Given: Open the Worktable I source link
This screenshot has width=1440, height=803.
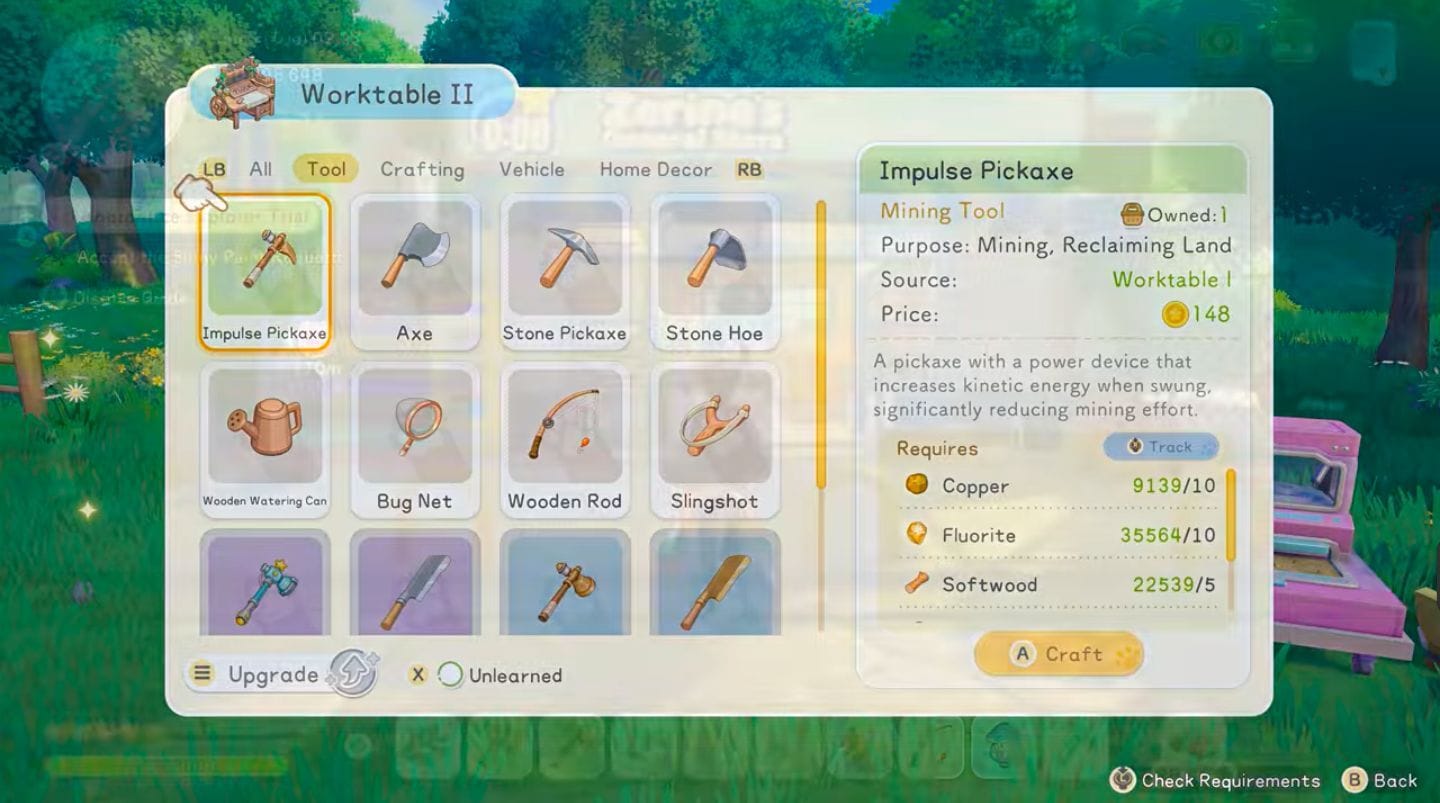Looking at the screenshot, I should [x=1172, y=280].
